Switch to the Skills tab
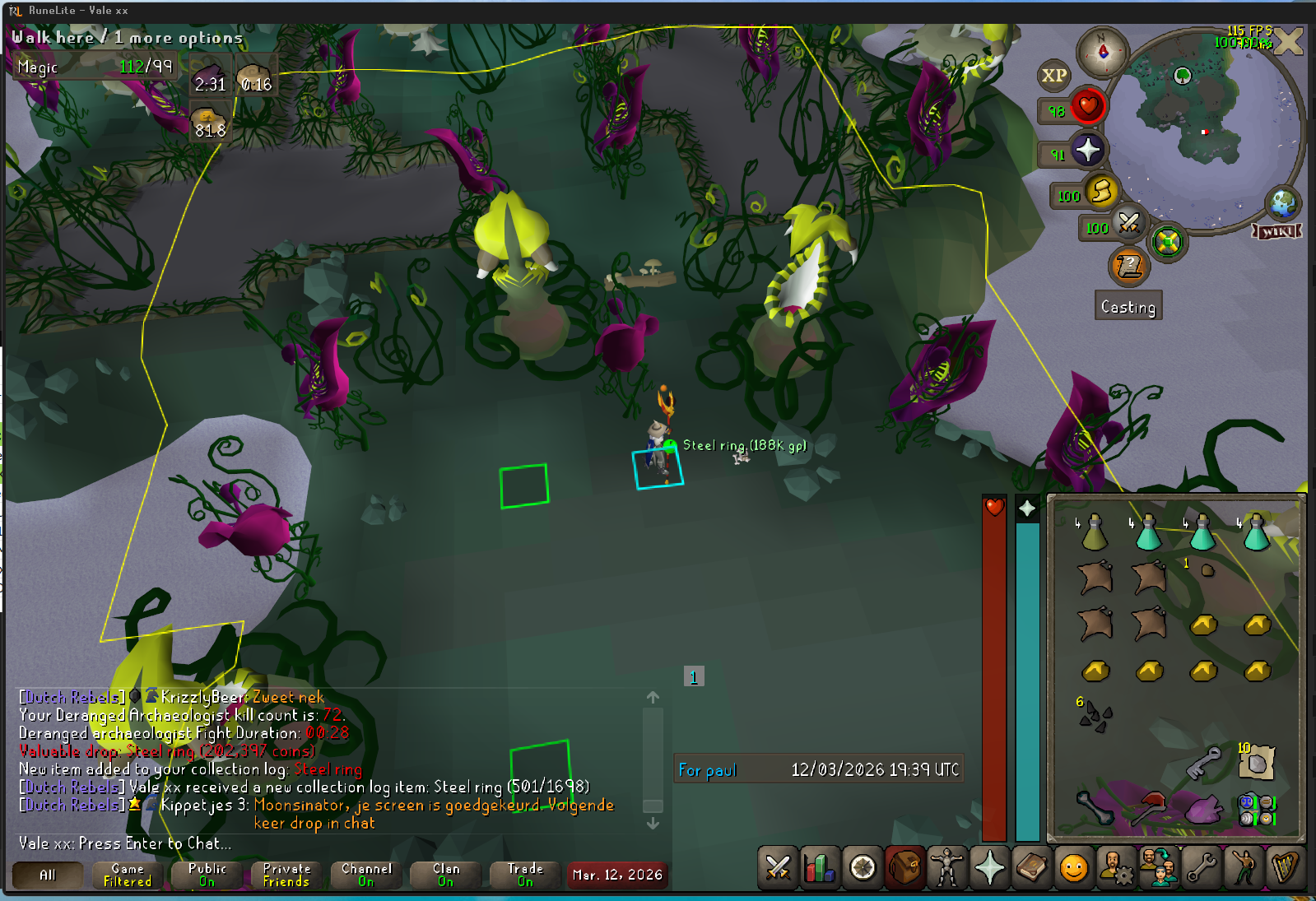The width and height of the screenshot is (1316, 901). pyautogui.click(x=820, y=868)
